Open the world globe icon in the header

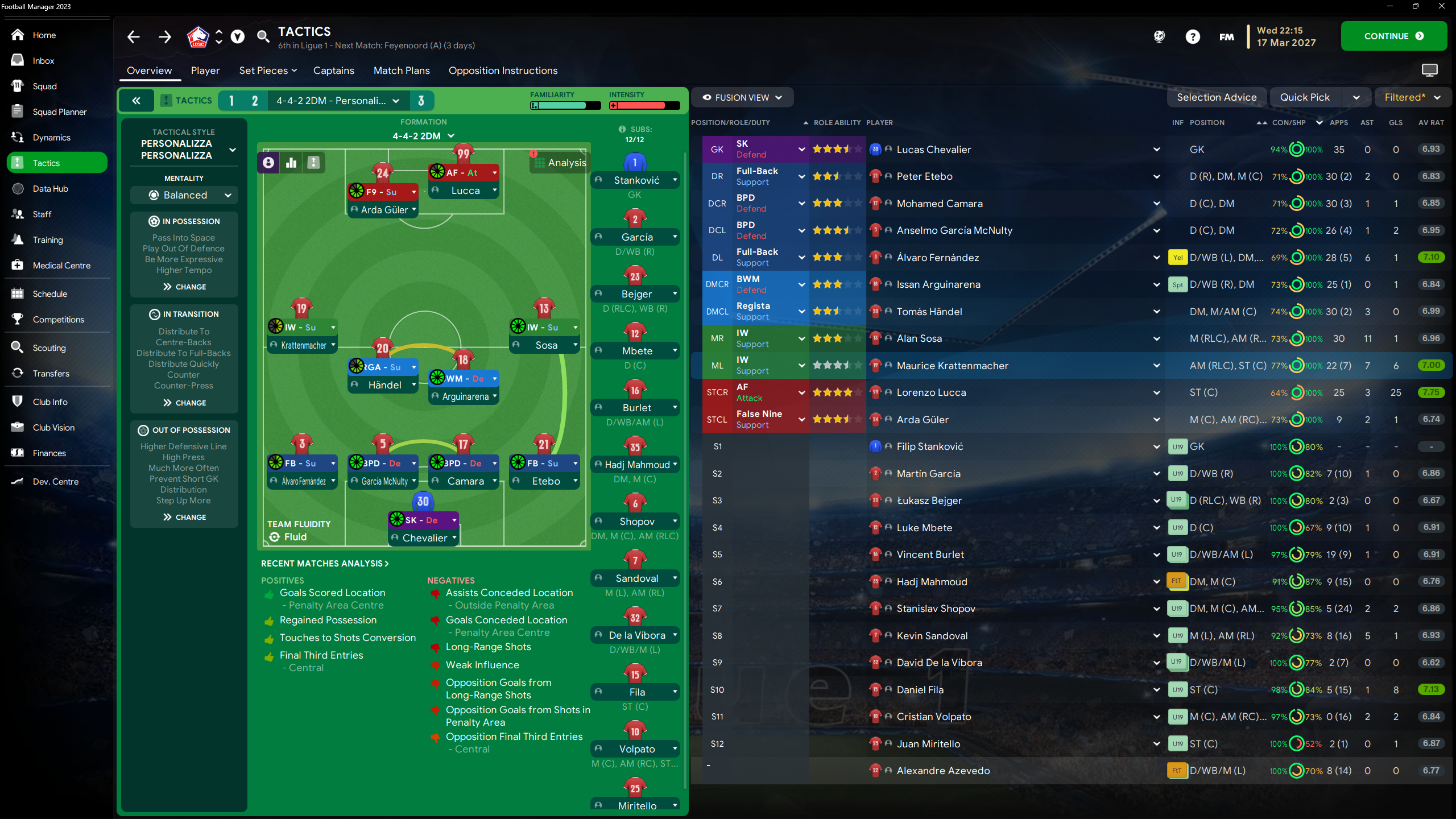[1159, 36]
